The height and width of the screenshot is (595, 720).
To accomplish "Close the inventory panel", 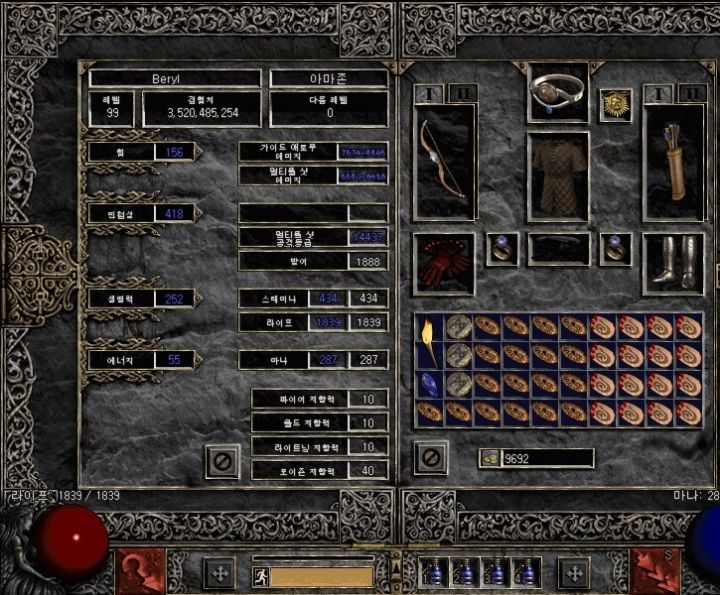I will 430,458.
